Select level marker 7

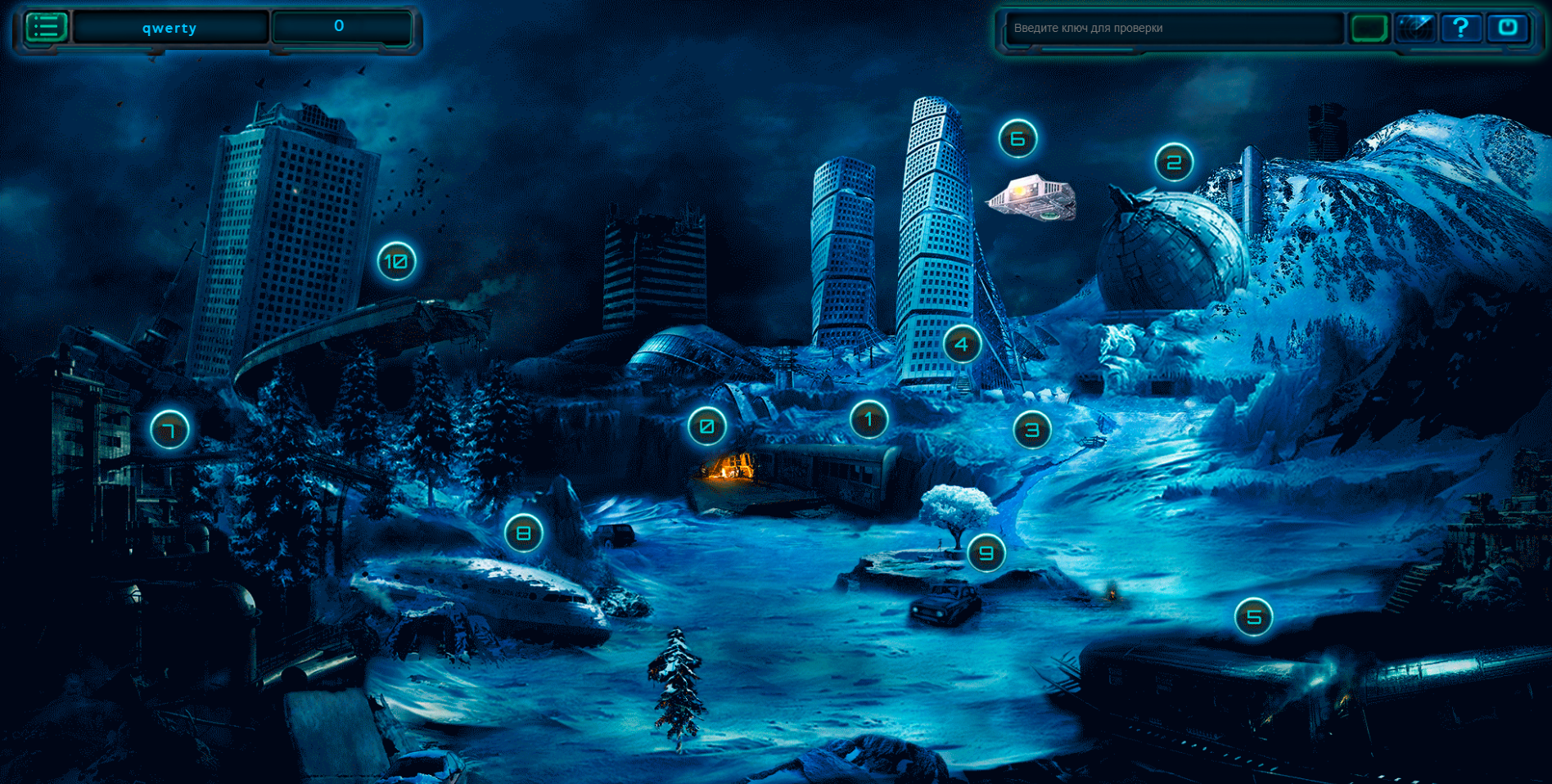(169, 430)
